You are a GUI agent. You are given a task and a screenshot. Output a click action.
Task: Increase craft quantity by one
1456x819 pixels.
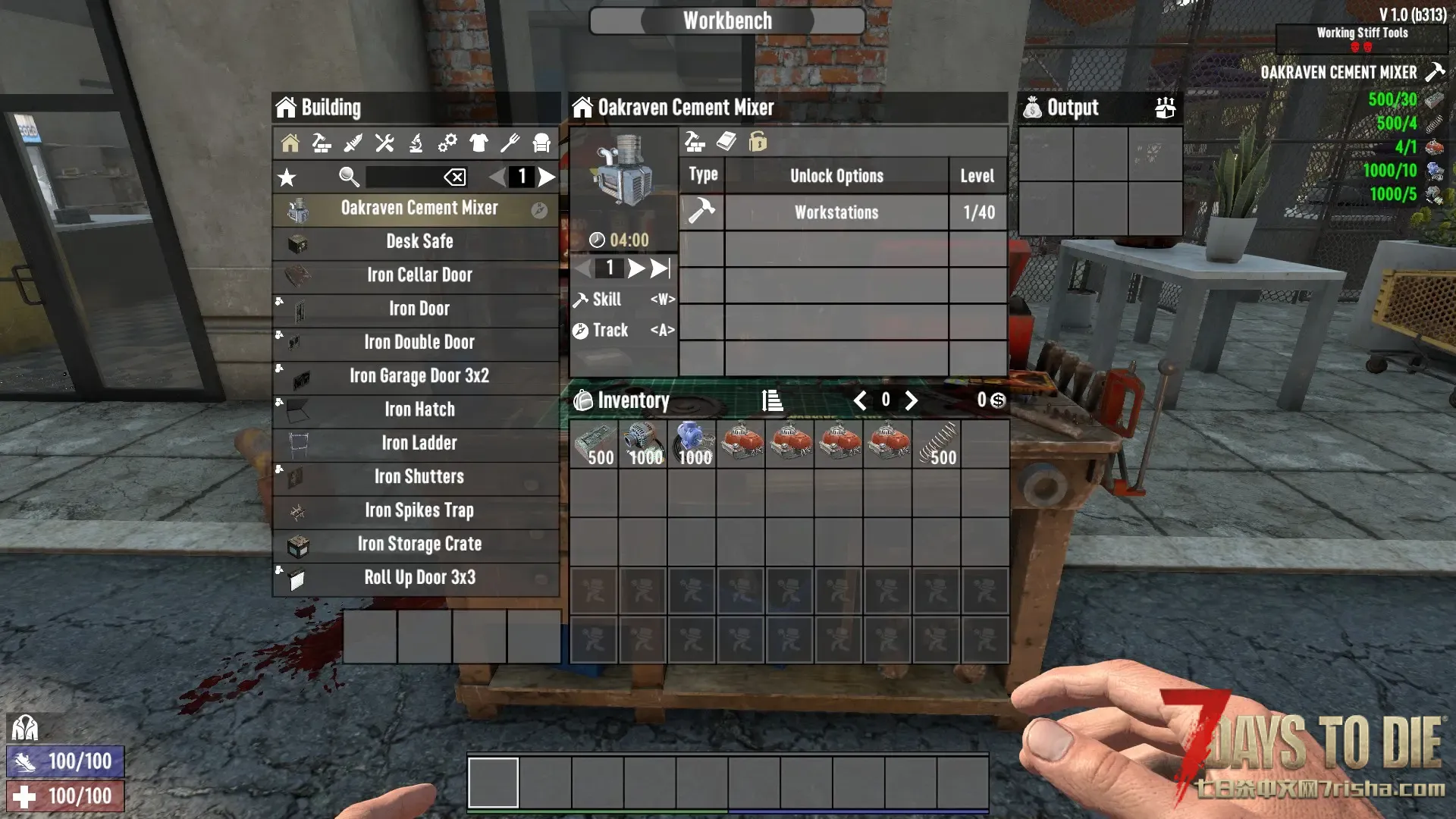click(636, 268)
